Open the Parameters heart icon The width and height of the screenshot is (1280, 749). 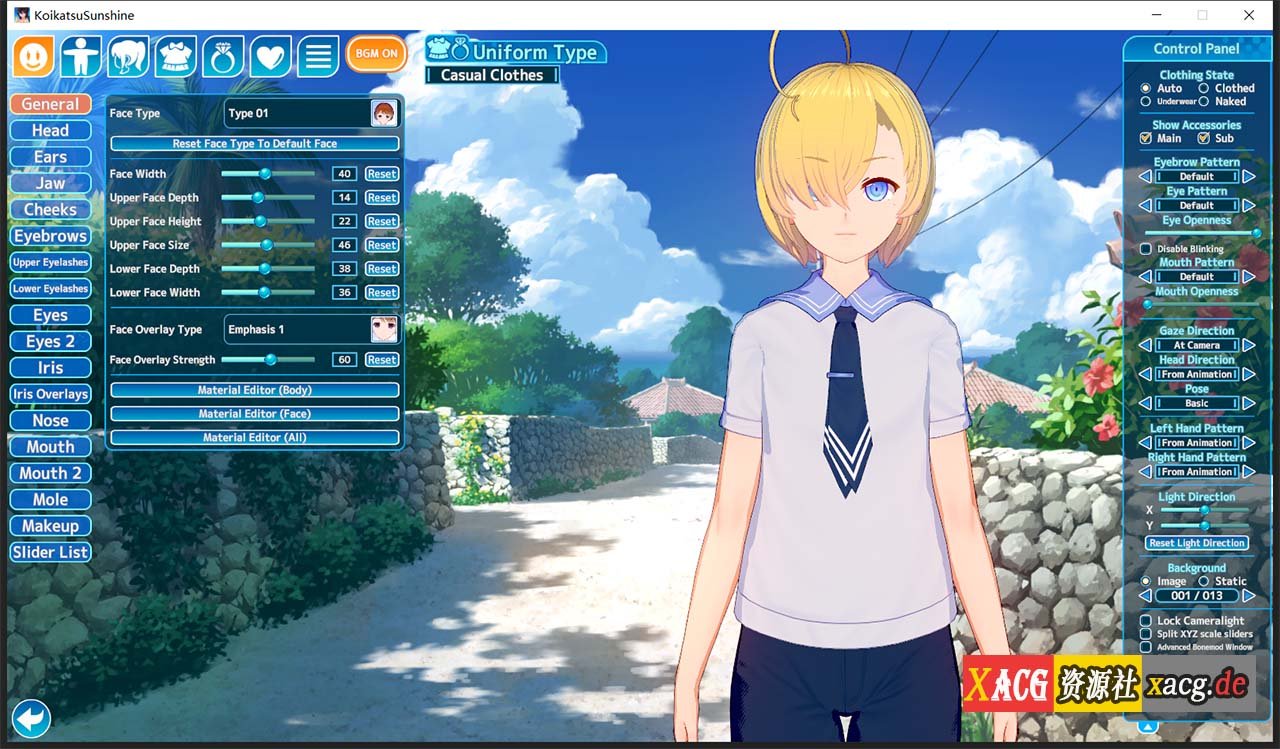click(x=269, y=57)
